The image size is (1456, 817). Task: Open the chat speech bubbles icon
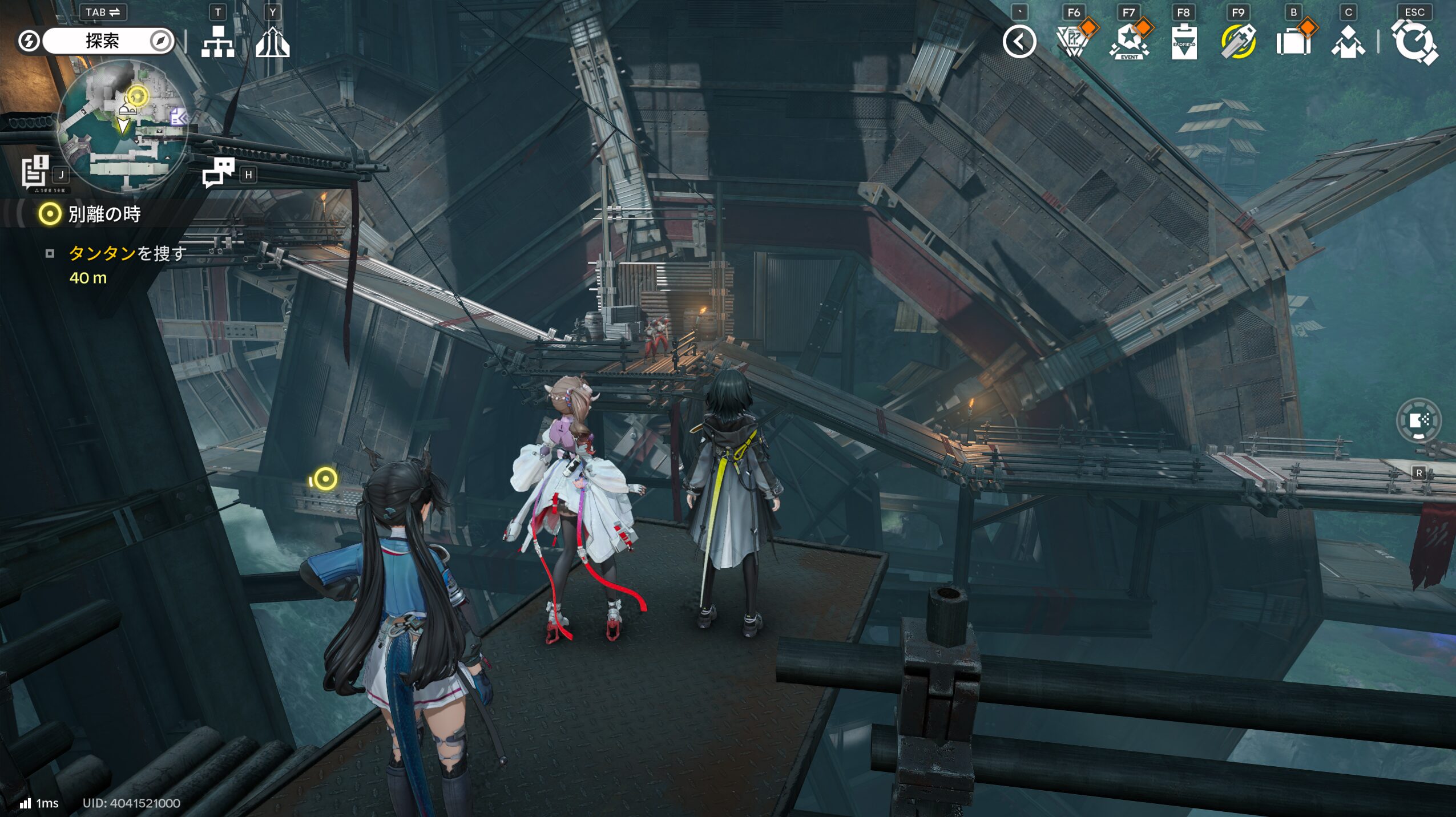click(x=219, y=172)
